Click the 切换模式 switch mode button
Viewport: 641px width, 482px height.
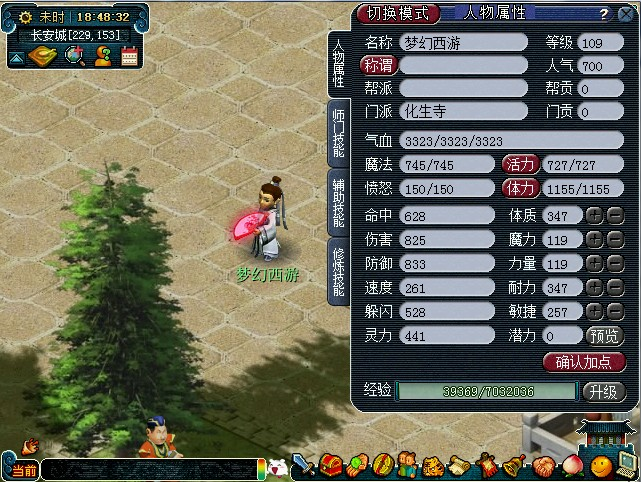(397, 13)
